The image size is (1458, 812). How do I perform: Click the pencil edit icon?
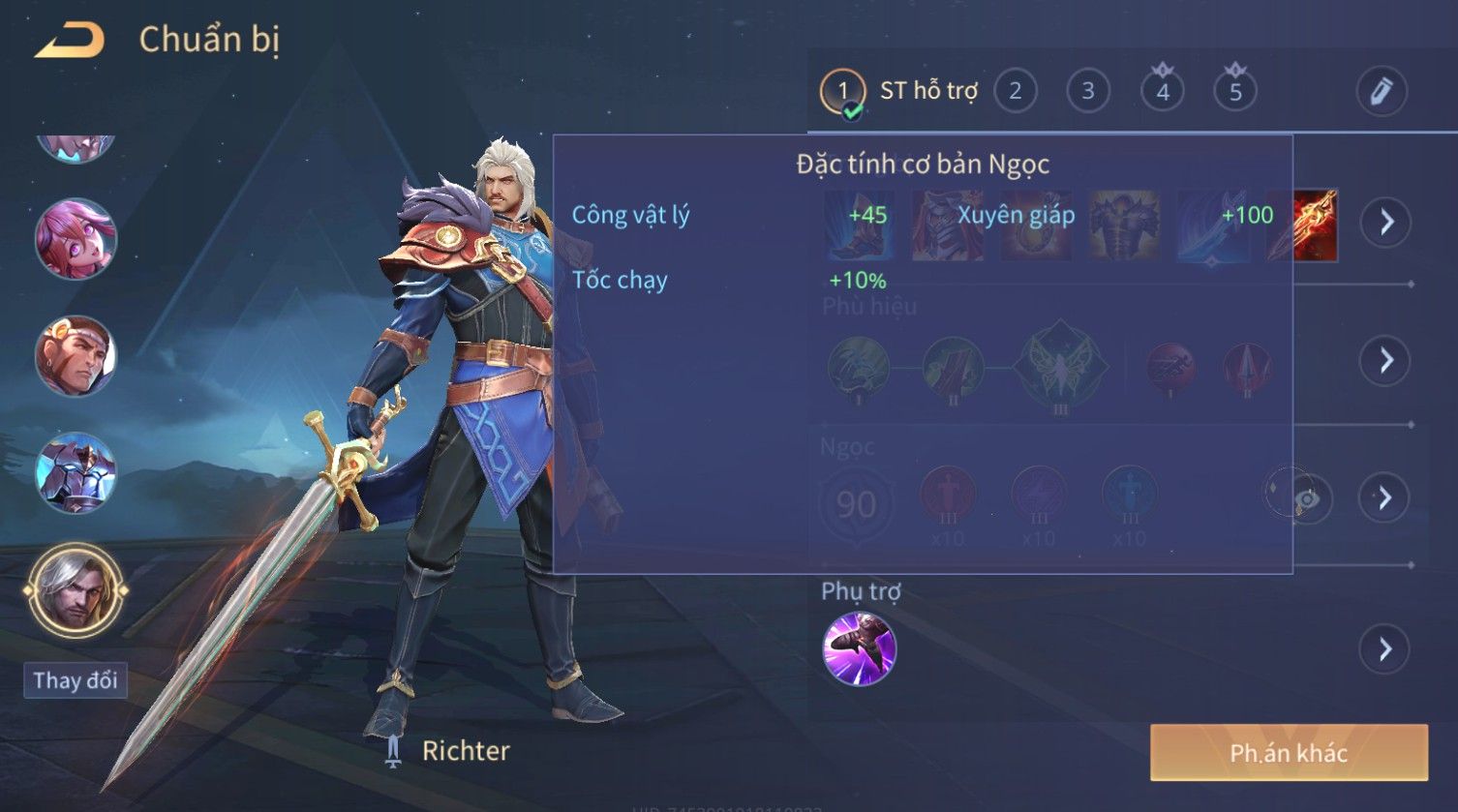point(1381,92)
